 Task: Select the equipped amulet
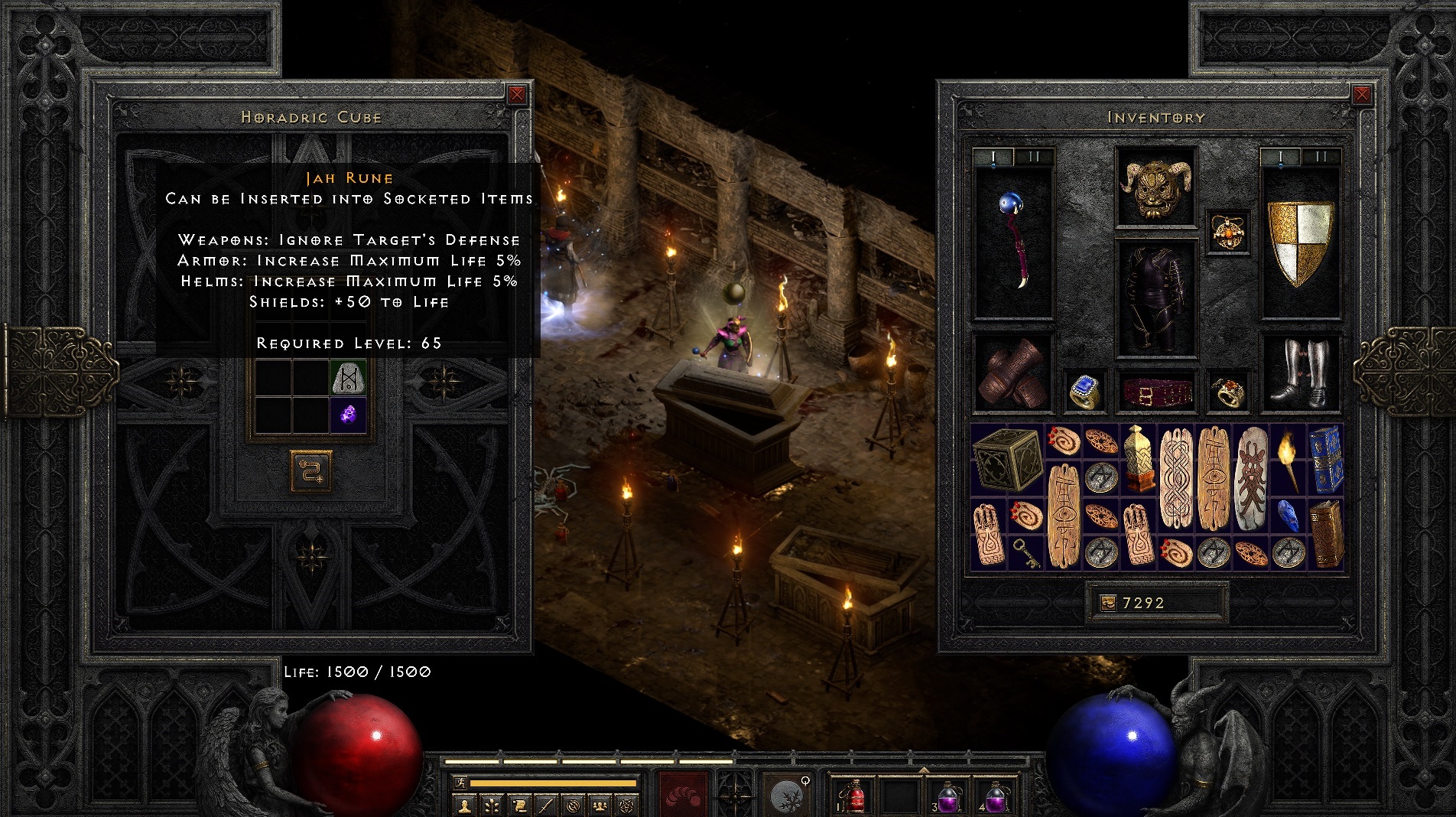click(x=1228, y=232)
